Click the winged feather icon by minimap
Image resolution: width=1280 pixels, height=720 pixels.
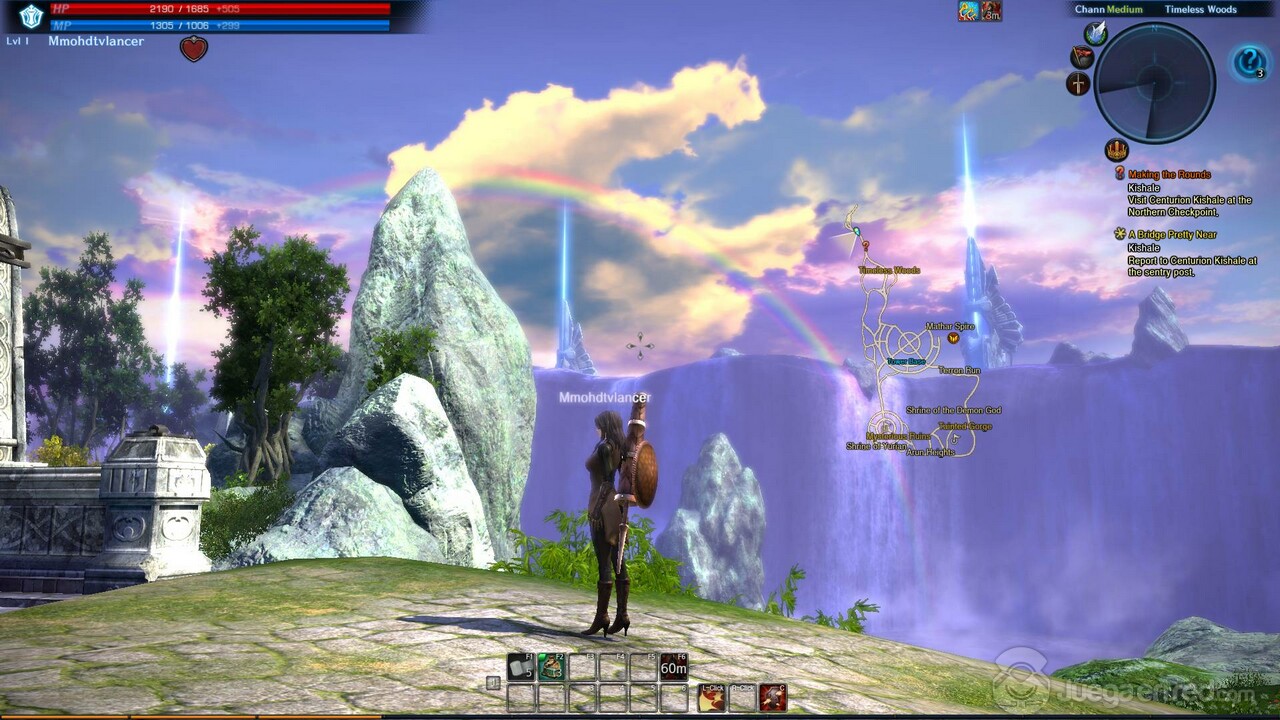(x=1096, y=33)
